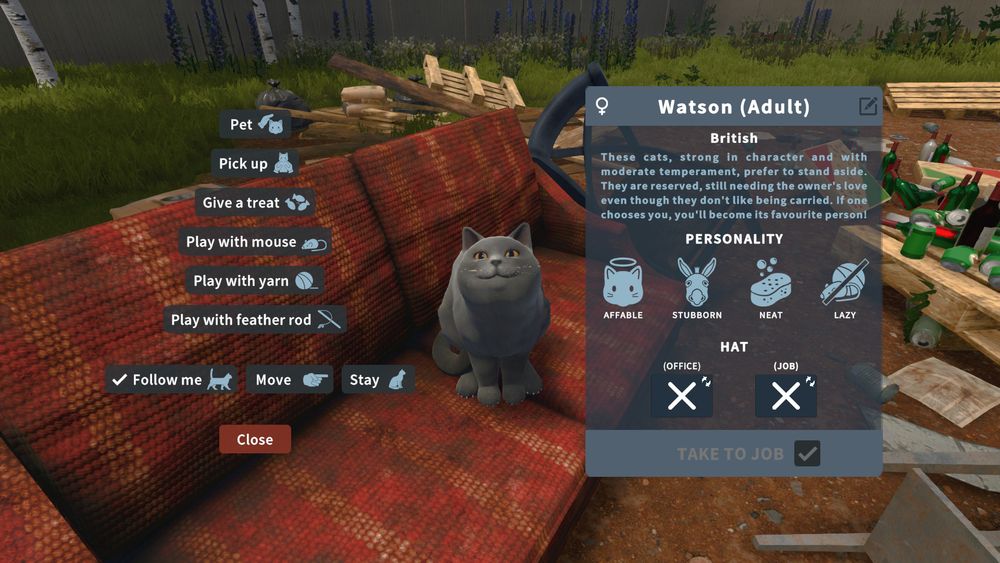The height and width of the screenshot is (563, 1000).
Task: Select the Affable personality icon
Action: 623,283
